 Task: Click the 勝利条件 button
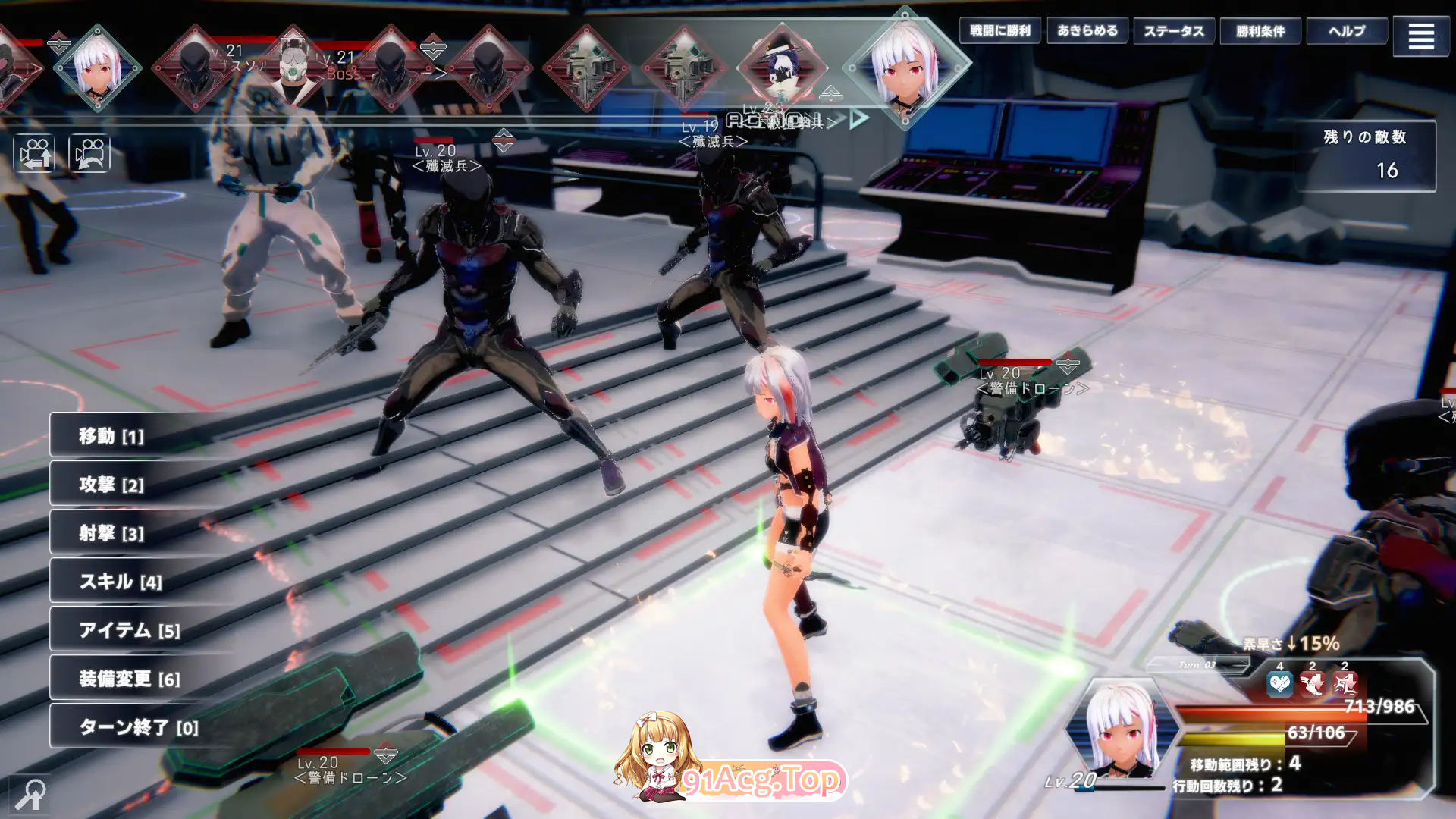[1260, 32]
